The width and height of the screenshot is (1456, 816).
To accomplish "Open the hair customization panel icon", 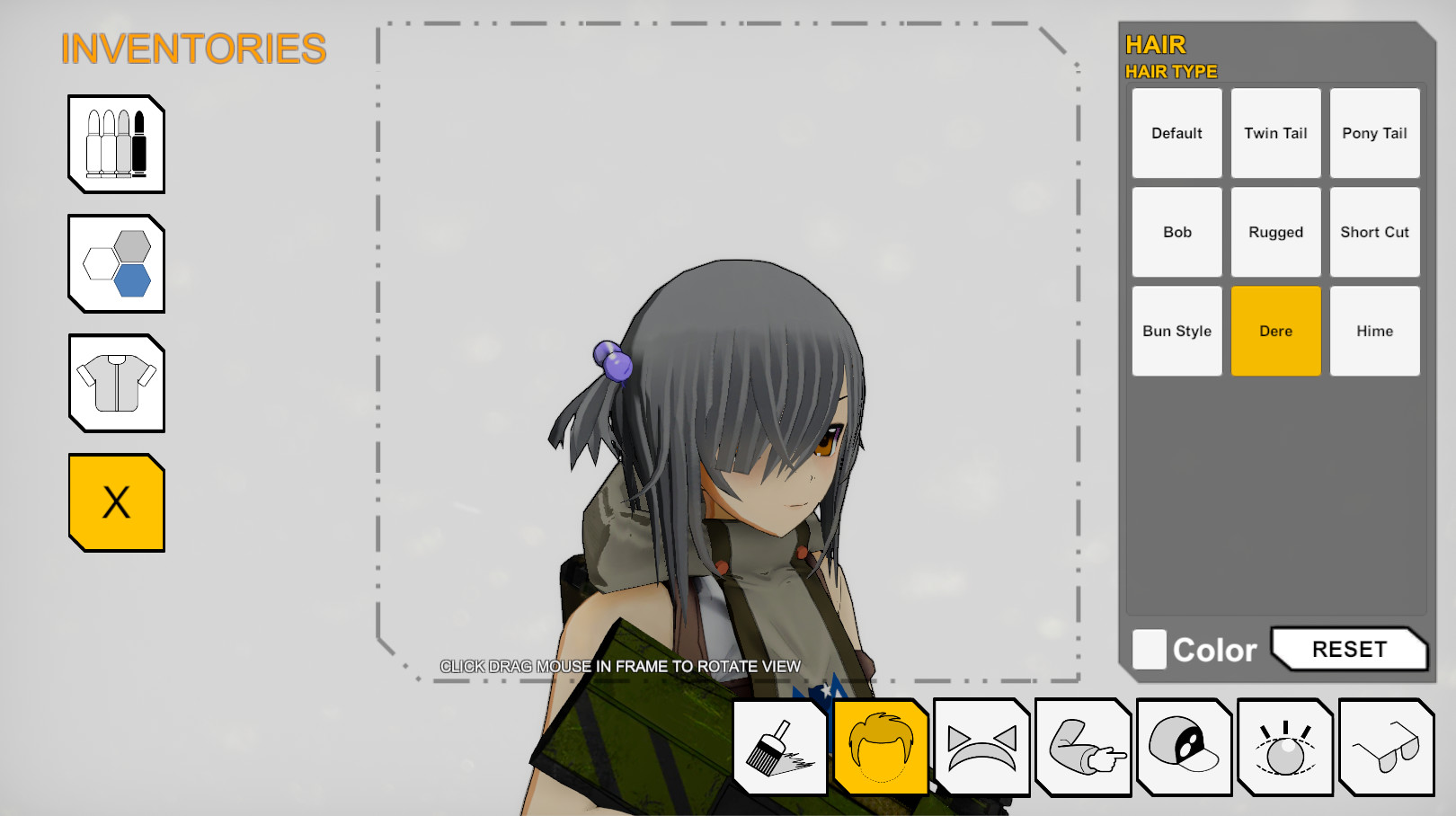I will point(882,747).
